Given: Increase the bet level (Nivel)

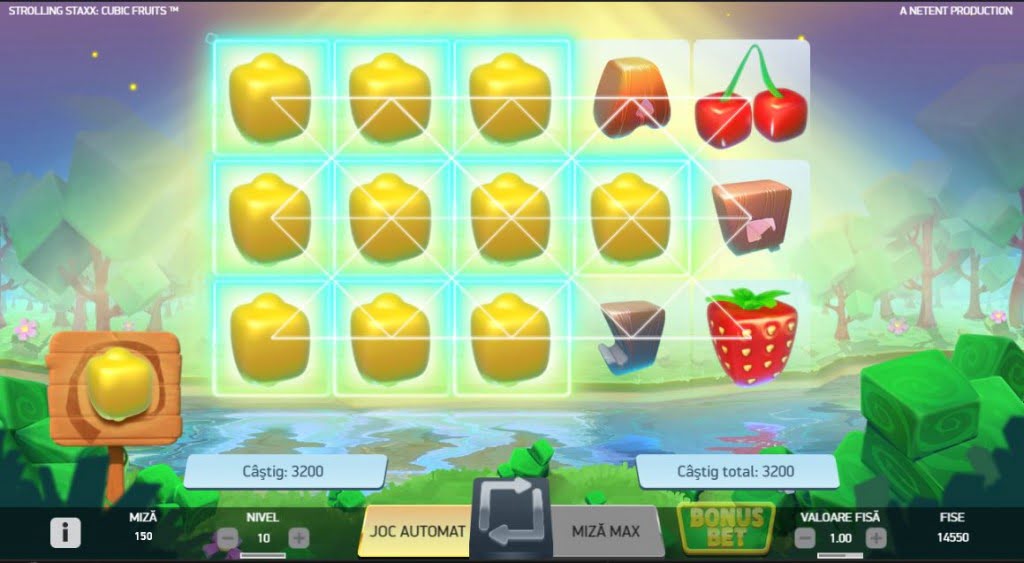Looking at the screenshot, I should (x=298, y=538).
